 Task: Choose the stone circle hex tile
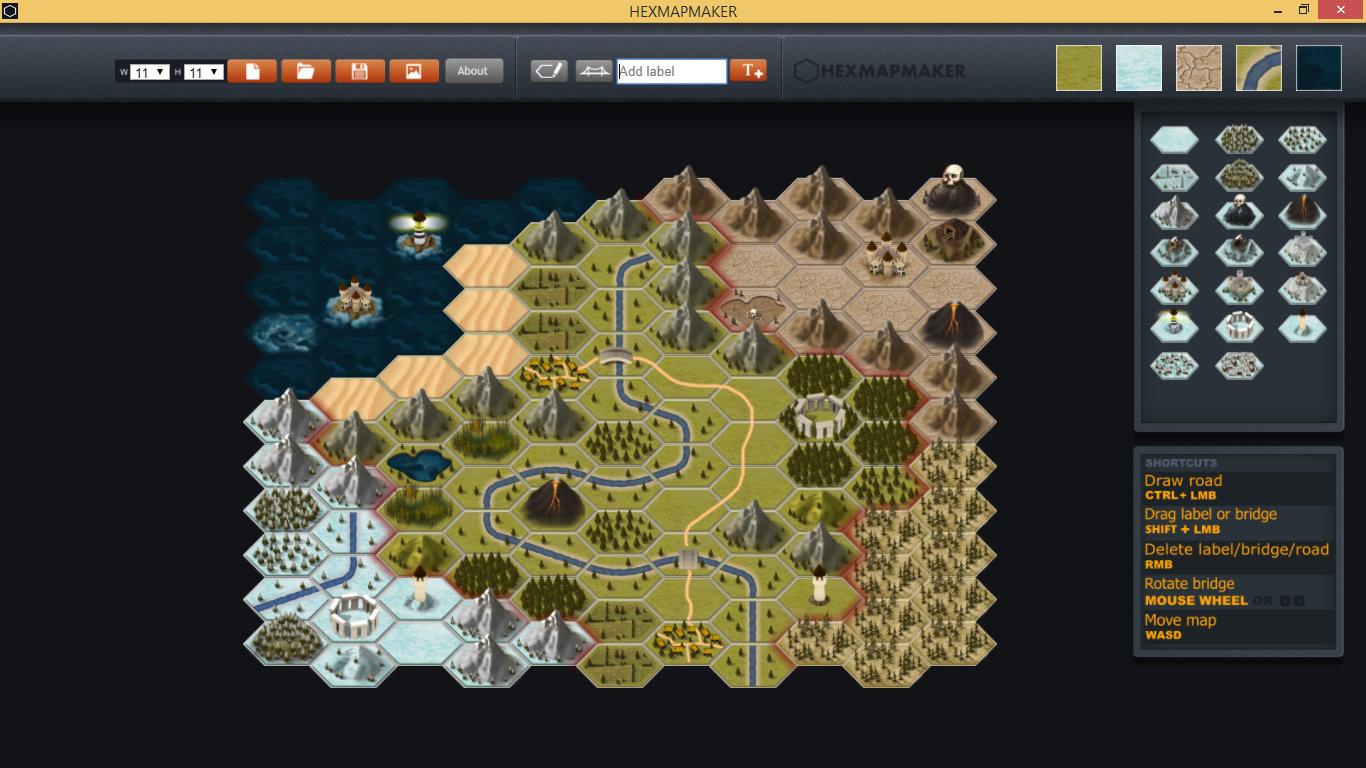[x=1239, y=325]
